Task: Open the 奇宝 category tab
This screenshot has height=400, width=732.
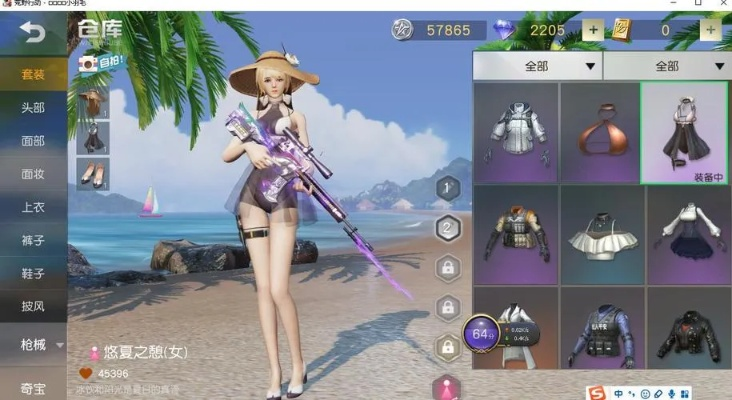Action: pos(32,387)
